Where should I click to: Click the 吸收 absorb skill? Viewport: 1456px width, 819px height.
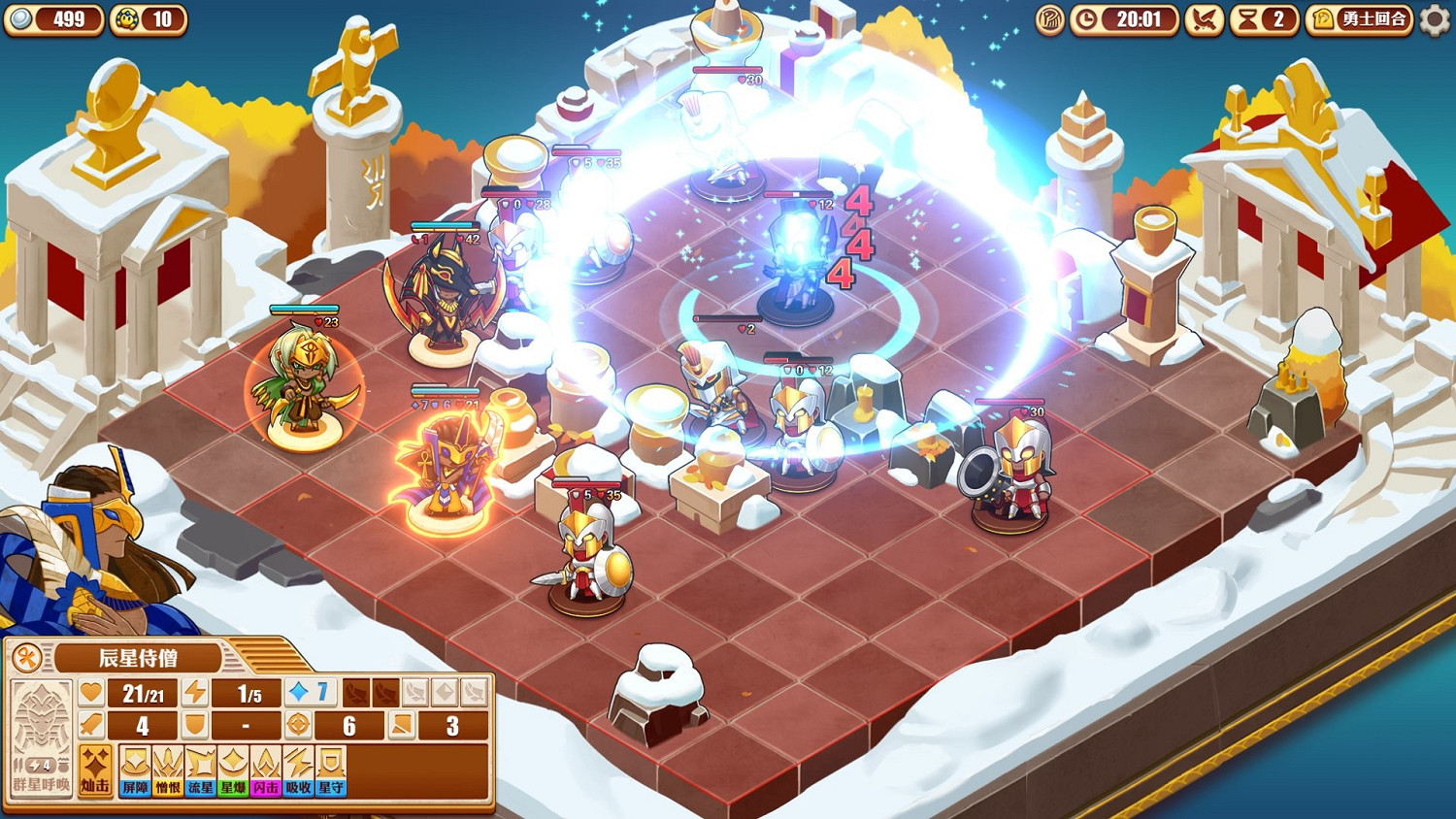(x=300, y=770)
